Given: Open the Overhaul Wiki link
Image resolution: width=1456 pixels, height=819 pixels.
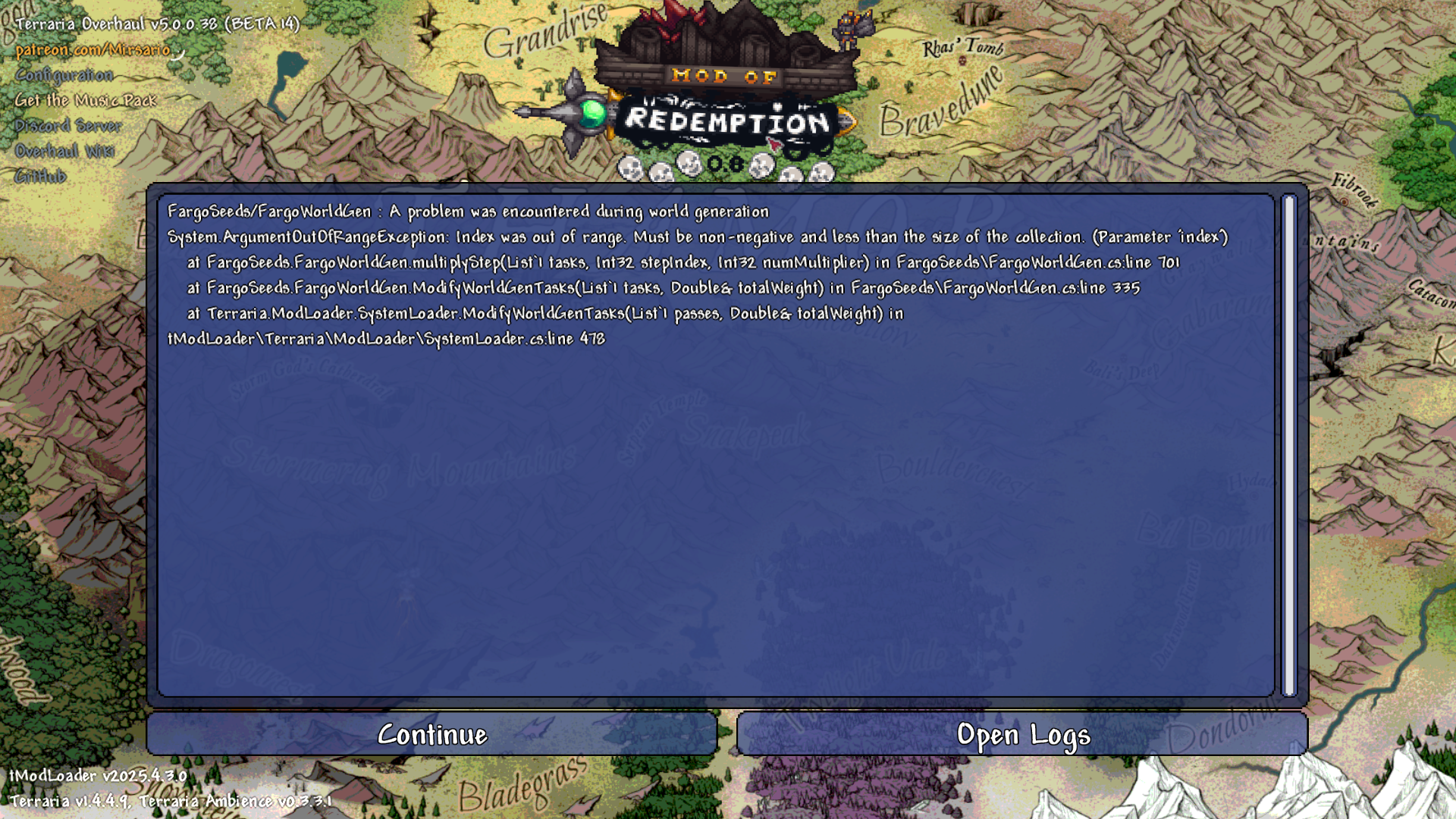Looking at the screenshot, I should (x=65, y=151).
